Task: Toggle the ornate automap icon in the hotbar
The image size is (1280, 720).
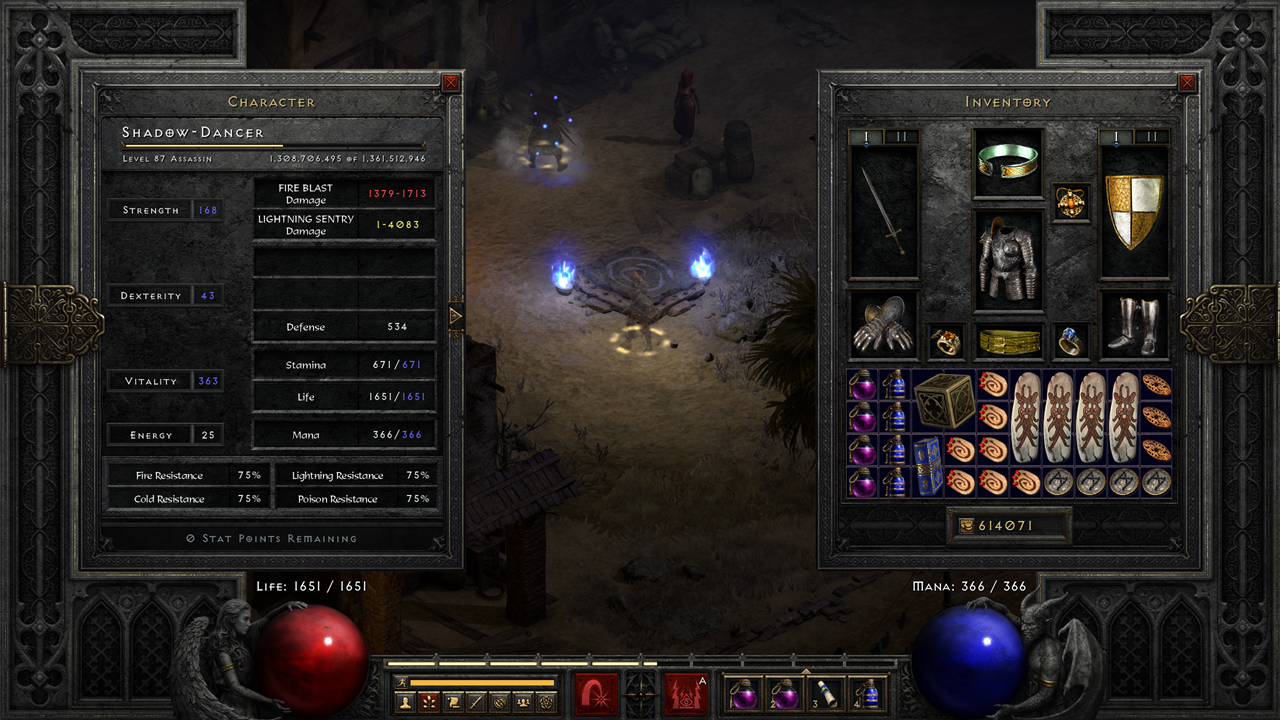Action: coord(546,701)
